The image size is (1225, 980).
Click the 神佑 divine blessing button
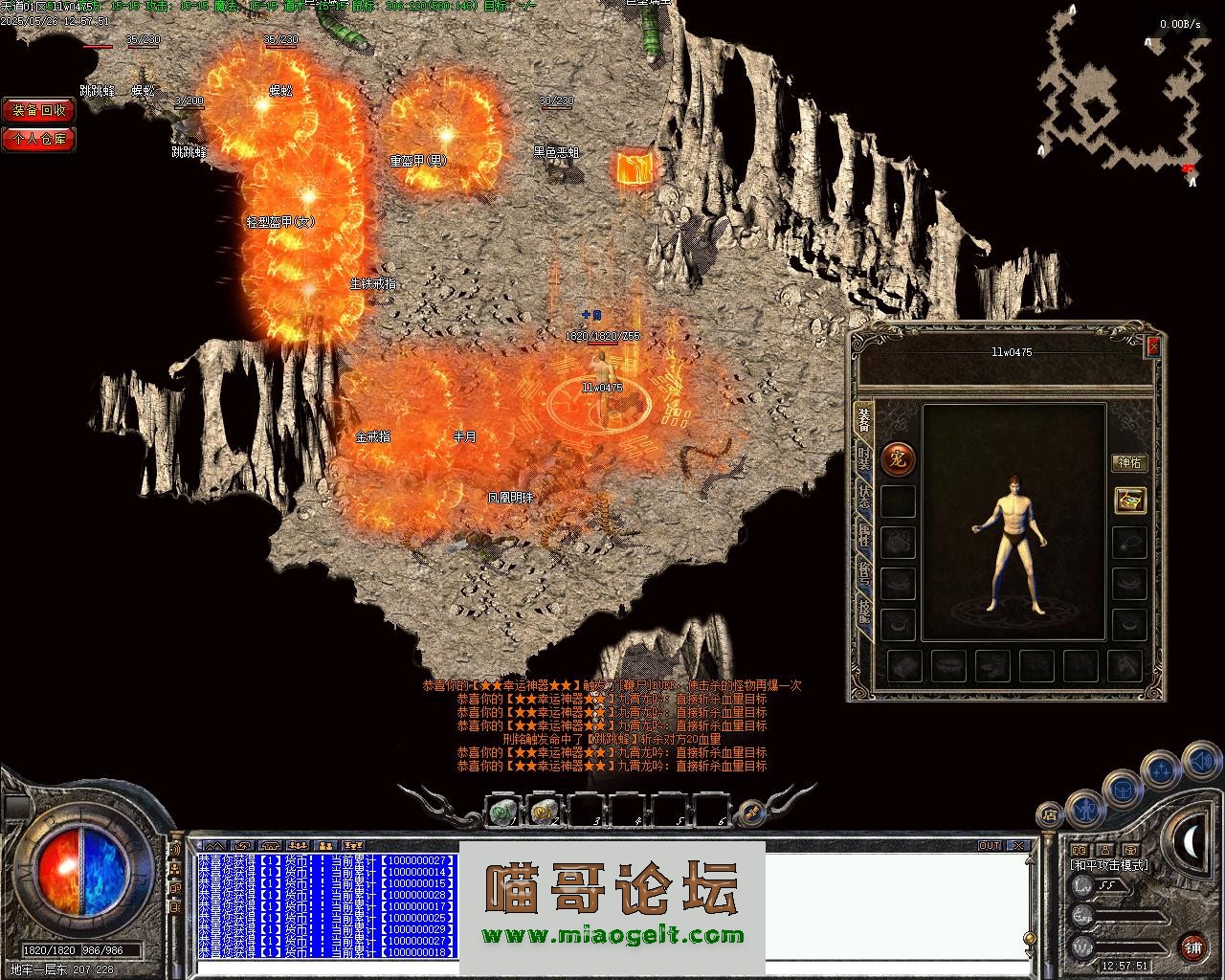(x=1129, y=463)
